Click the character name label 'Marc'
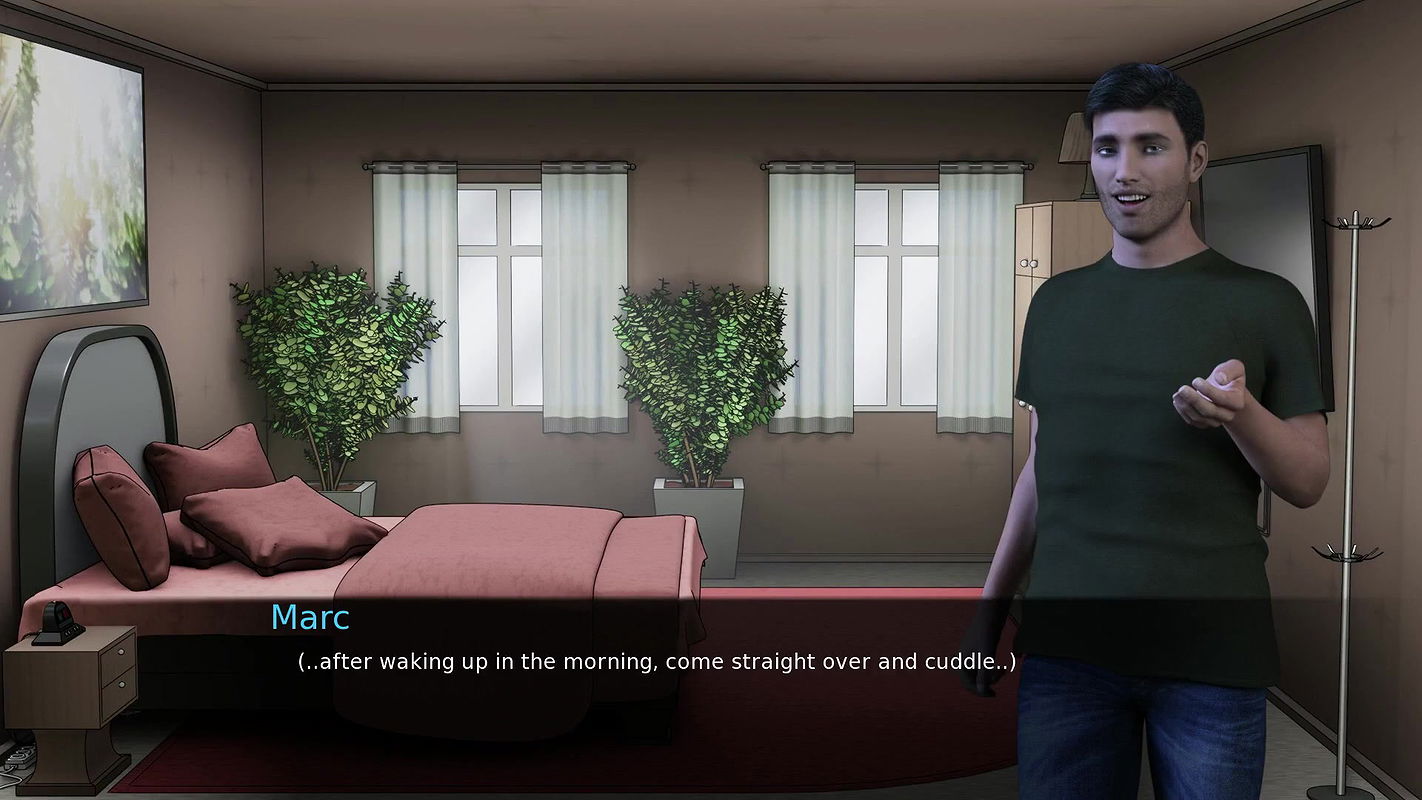1422x800 pixels. [309, 618]
